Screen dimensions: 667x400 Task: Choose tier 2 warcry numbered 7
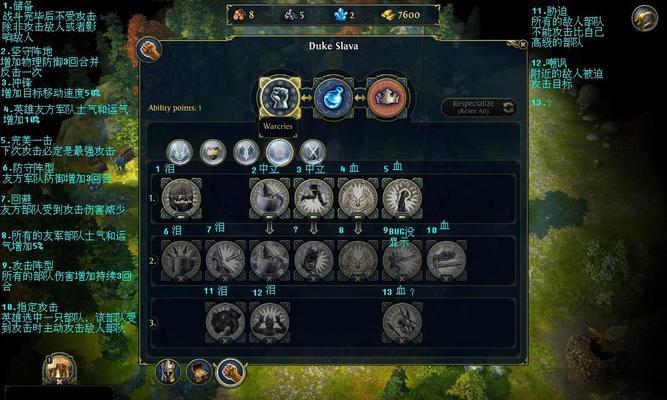click(x=225, y=259)
